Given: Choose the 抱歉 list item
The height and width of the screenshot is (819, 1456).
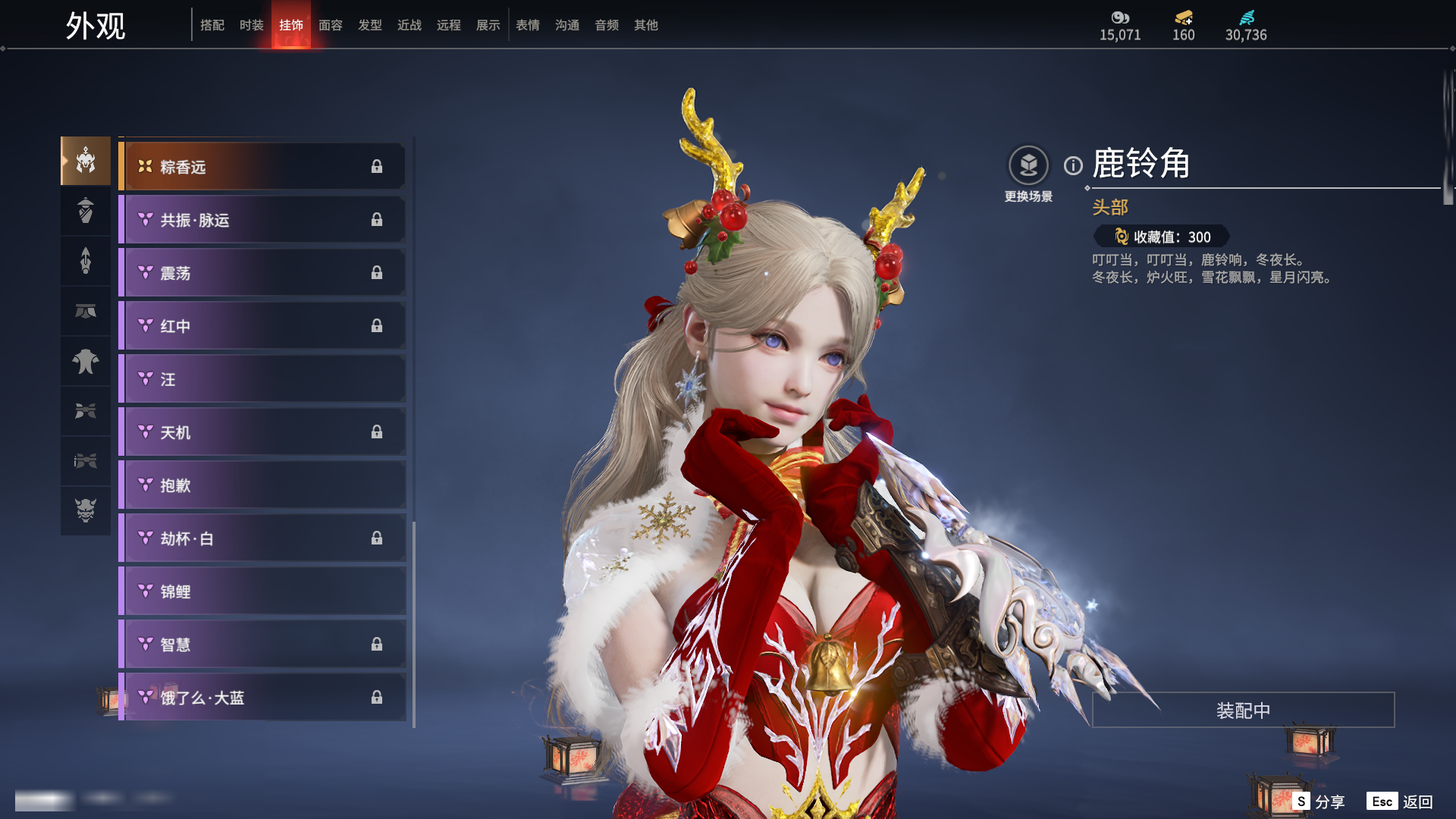Looking at the screenshot, I should [262, 485].
